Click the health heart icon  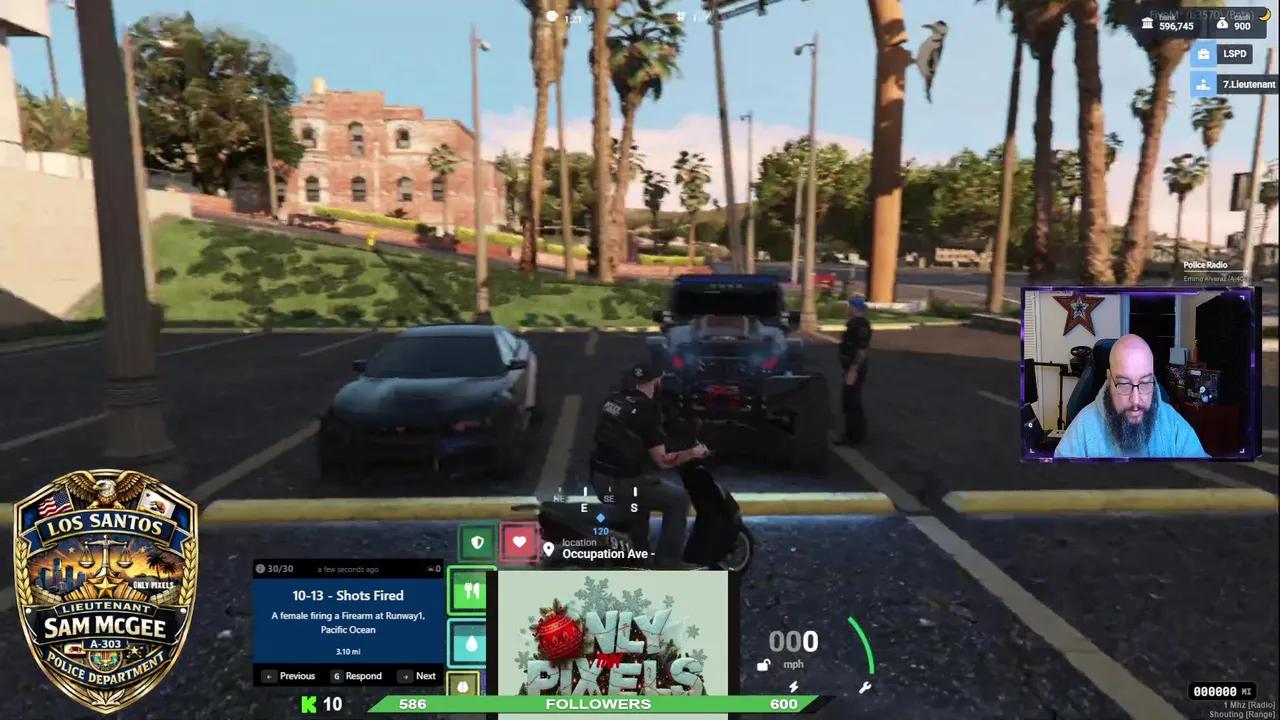pyautogui.click(x=520, y=542)
